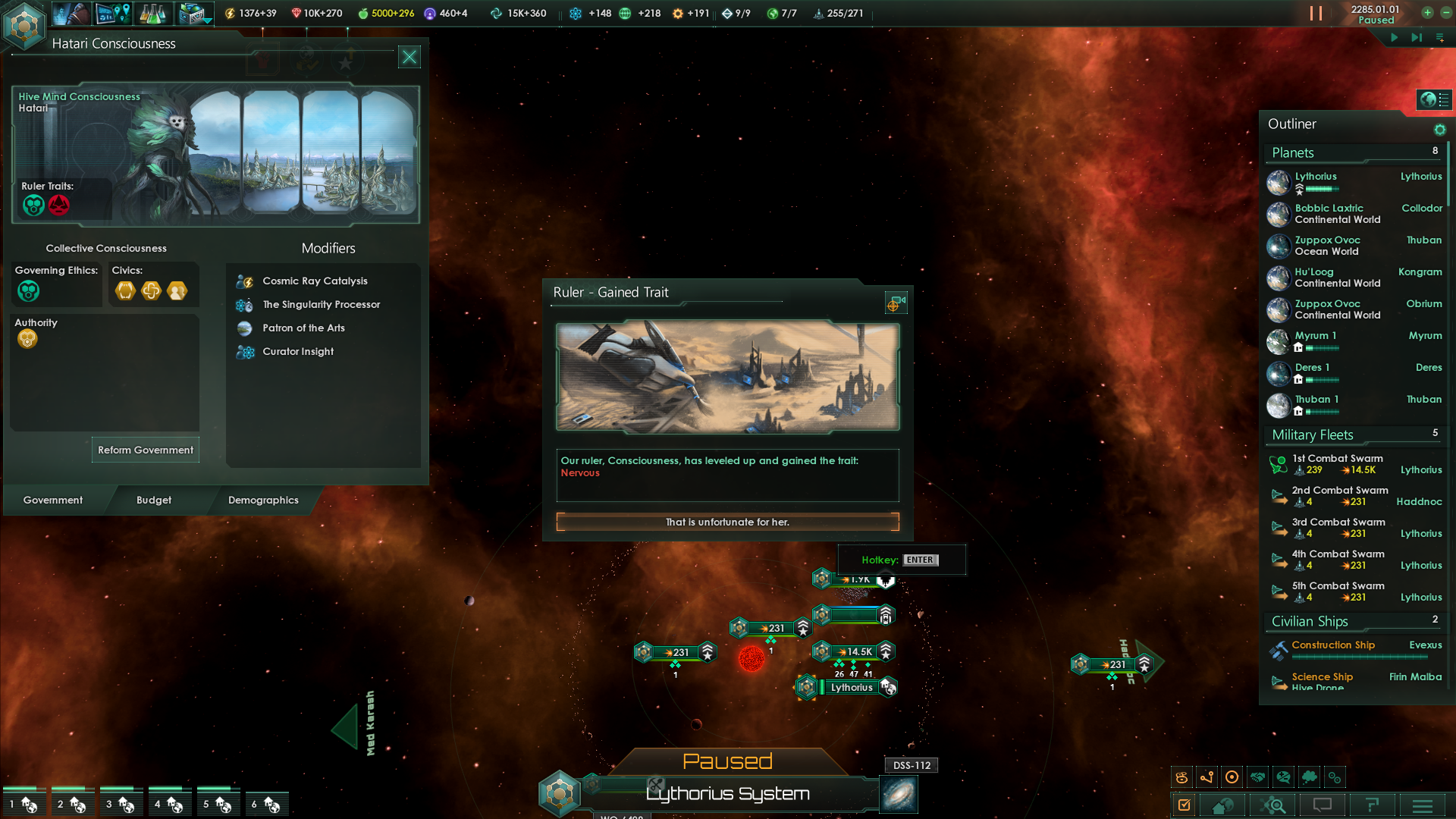This screenshot has height=819, width=1456.
Task: Increase game speed with the plus button
Action: (1427, 12)
